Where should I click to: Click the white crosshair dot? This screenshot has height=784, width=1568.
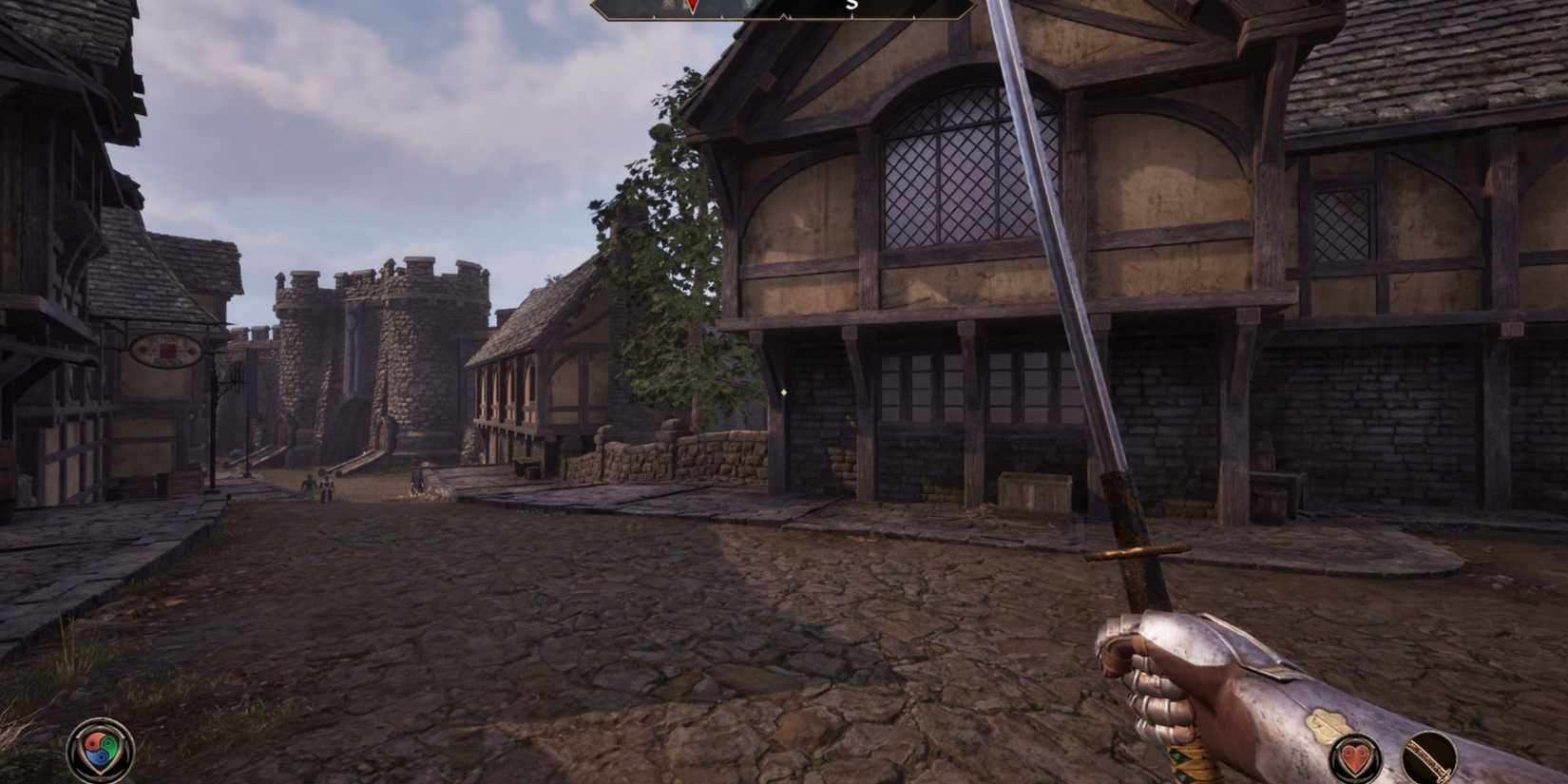click(x=782, y=392)
